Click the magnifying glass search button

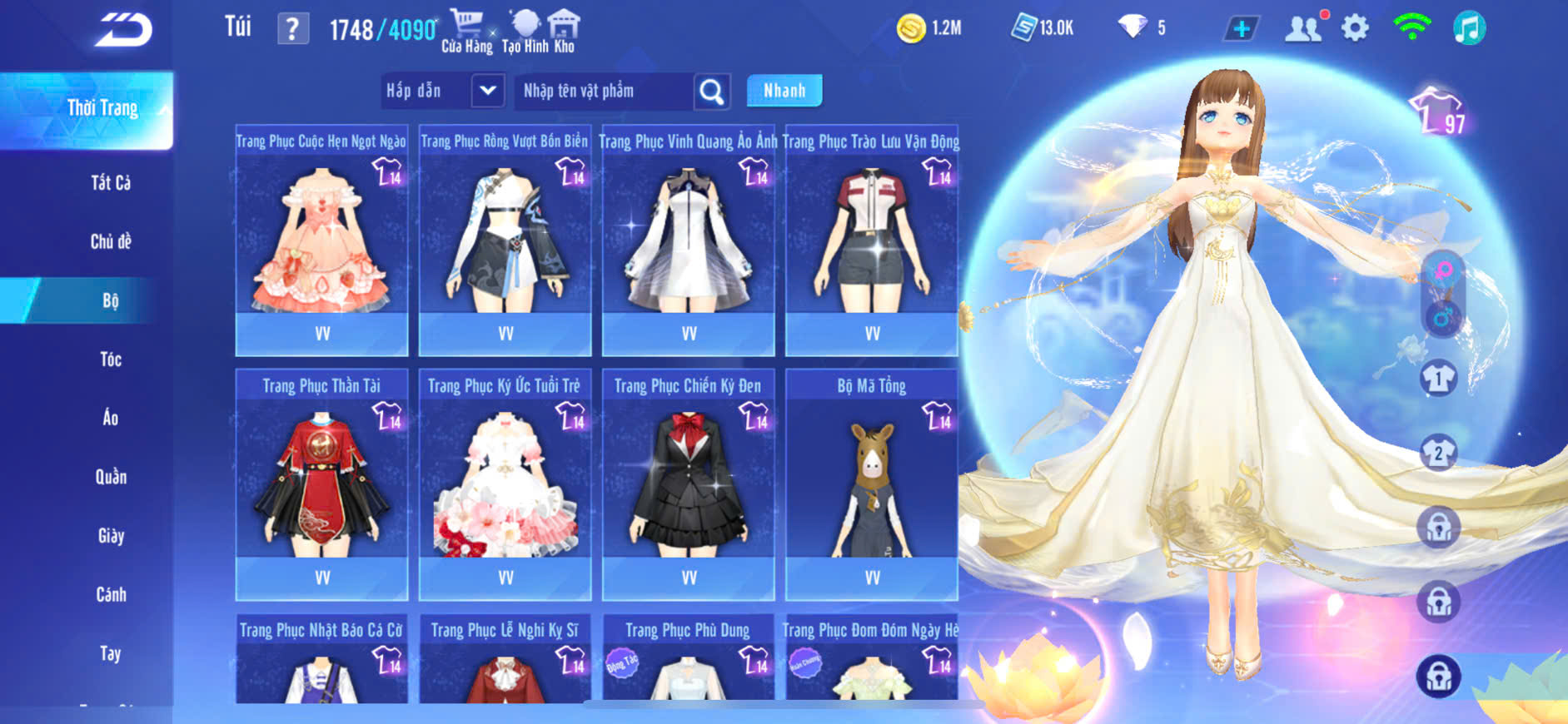pos(712,92)
